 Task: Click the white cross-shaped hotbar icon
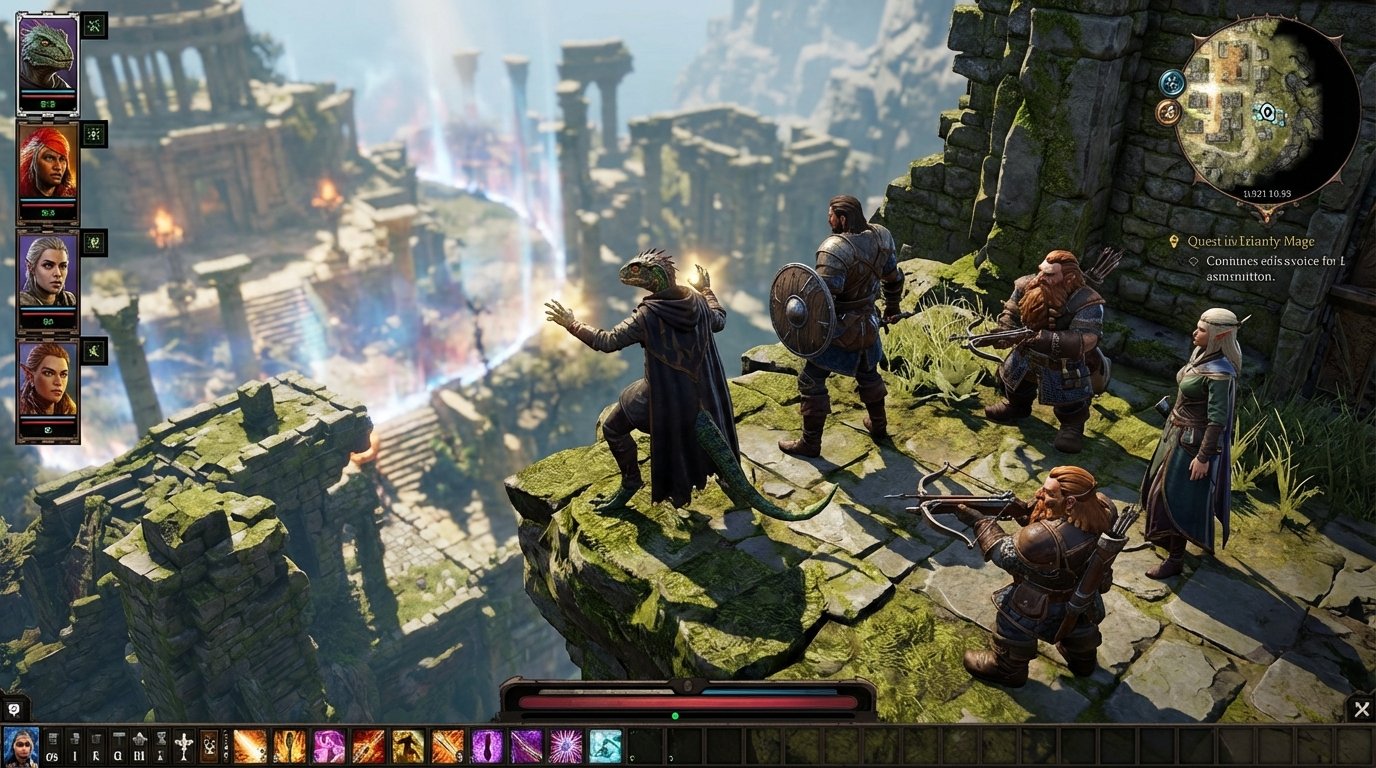coord(184,746)
